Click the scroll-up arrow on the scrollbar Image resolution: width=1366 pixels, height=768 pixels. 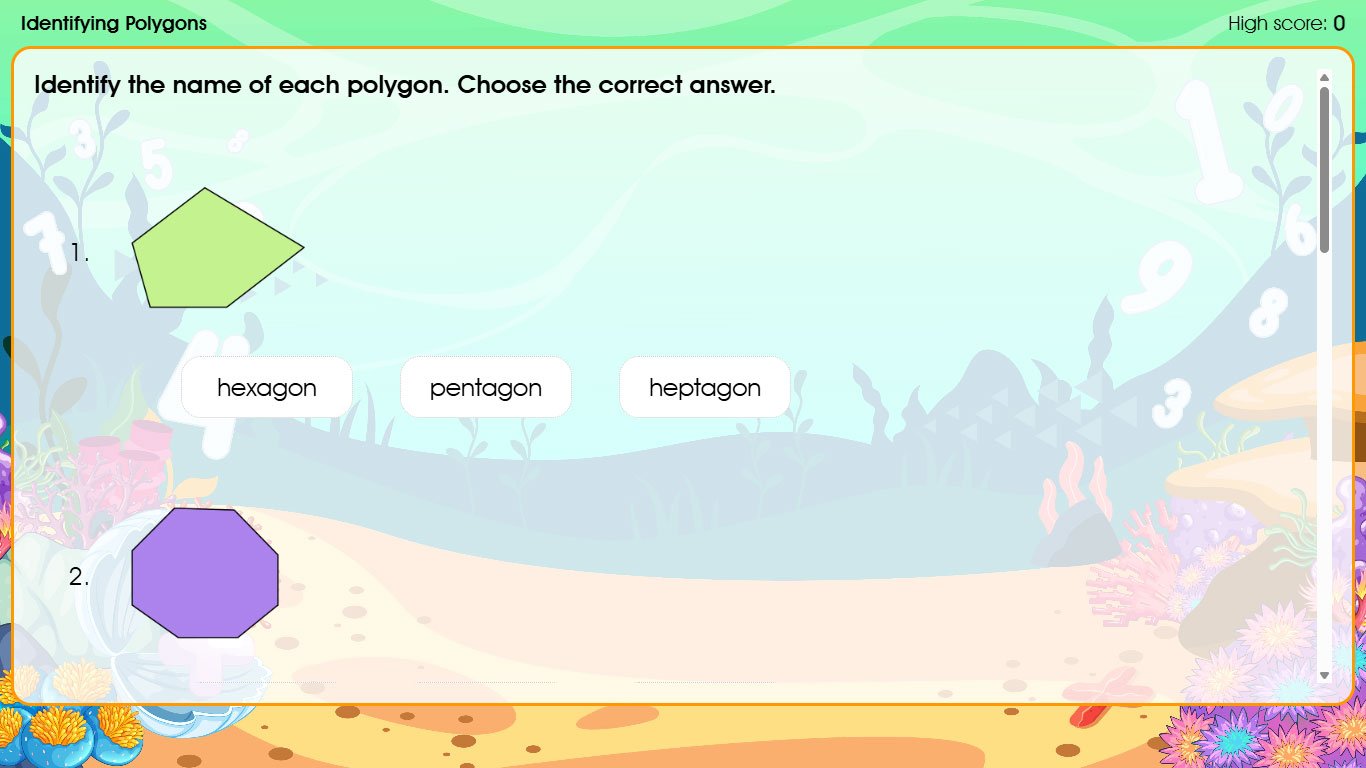pos(1324,76)
